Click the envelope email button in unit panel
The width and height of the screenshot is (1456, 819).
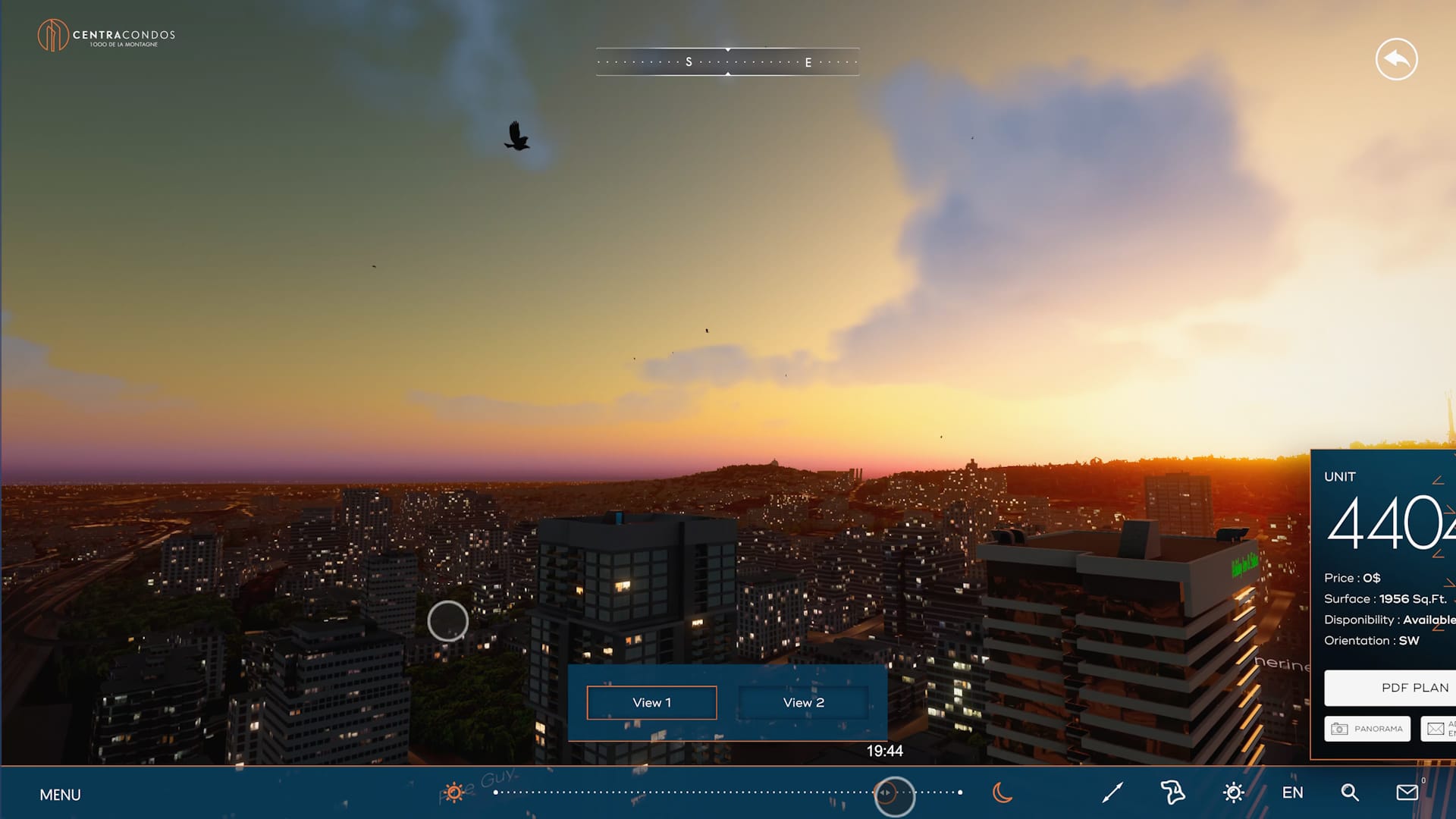click(1437, 729)
